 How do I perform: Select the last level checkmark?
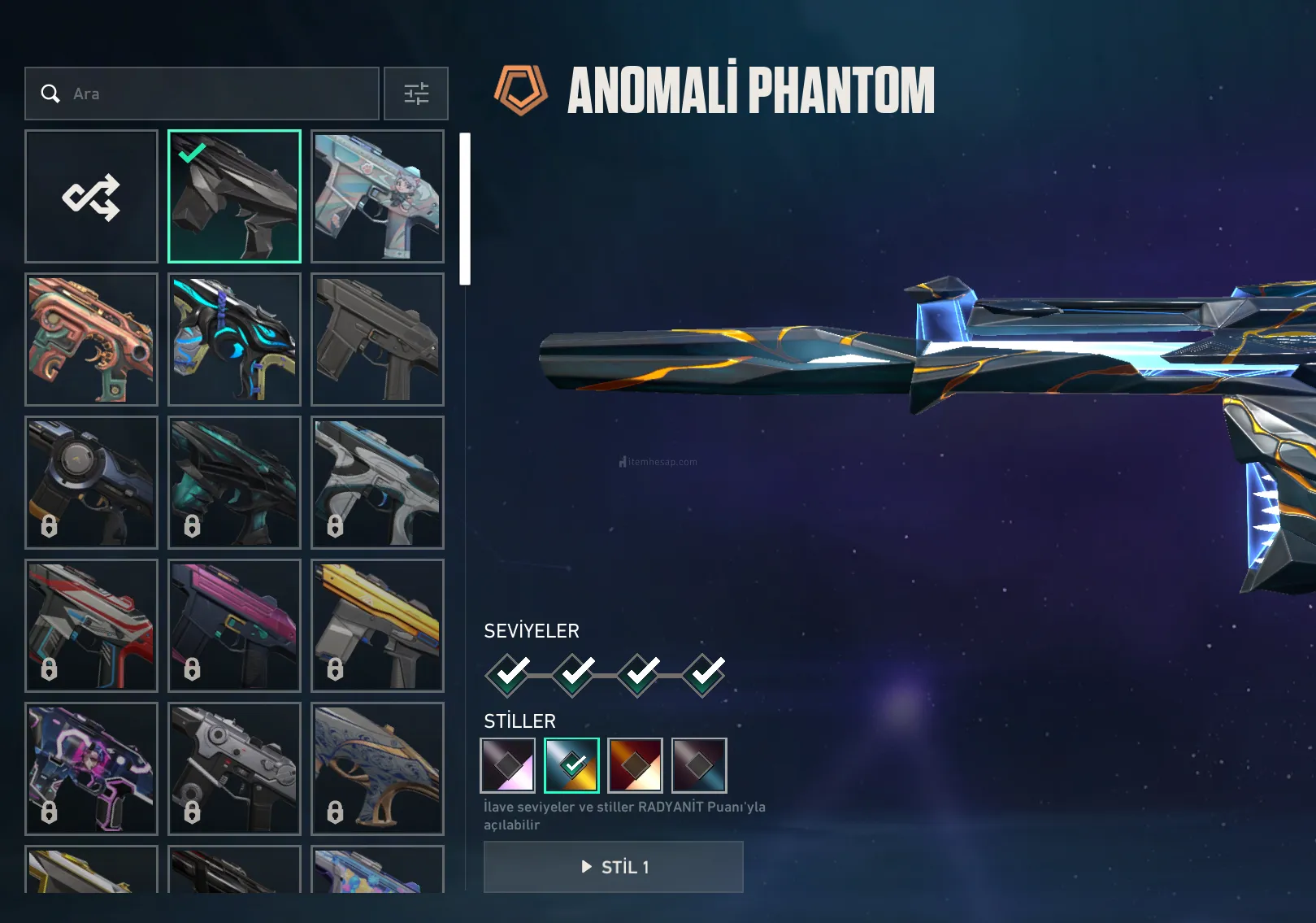(704, 674)
